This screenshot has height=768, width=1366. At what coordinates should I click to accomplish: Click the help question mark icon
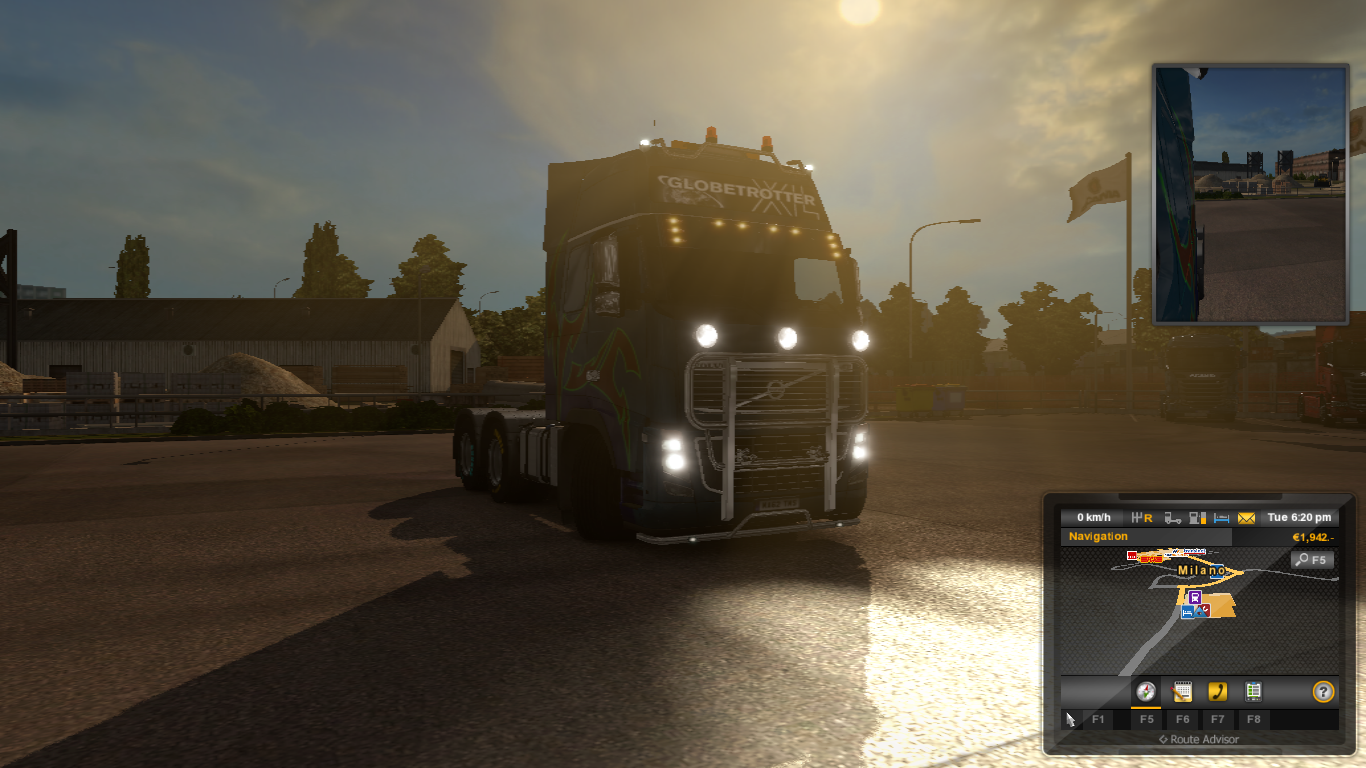click(x=1324, y=692)
